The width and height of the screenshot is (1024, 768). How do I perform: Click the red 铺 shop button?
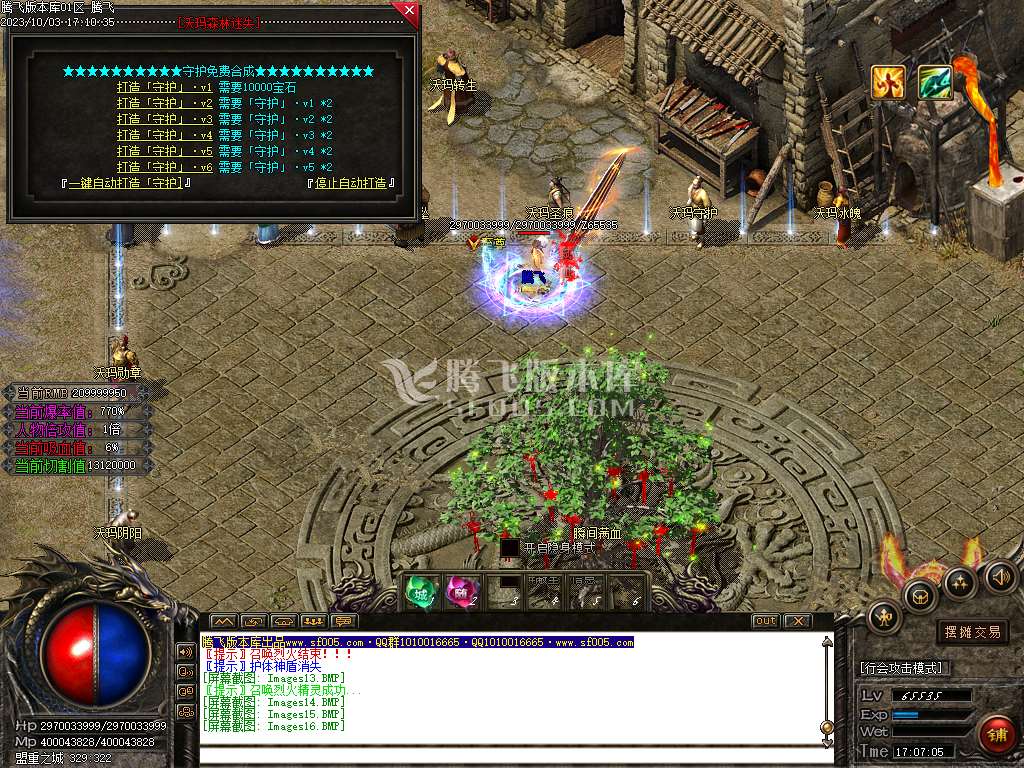pos(996,735)
